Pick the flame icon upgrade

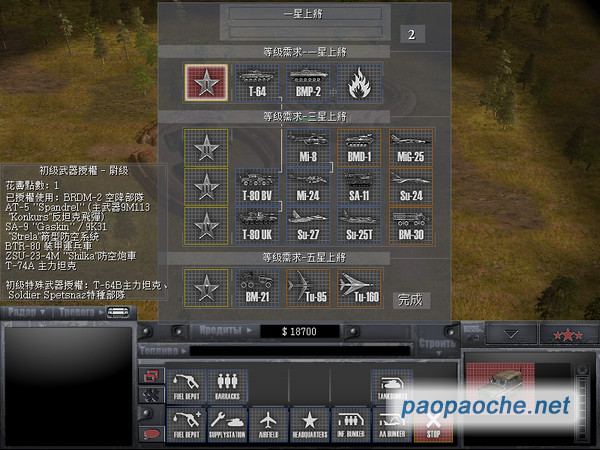359,82
